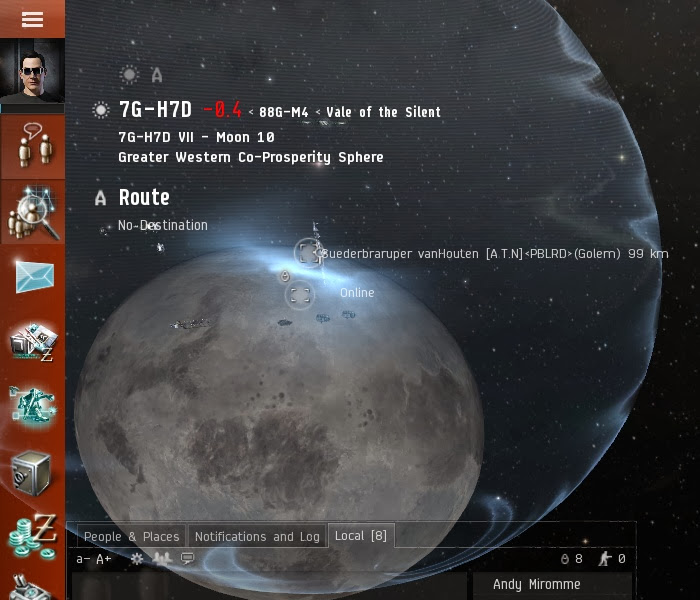Open the inventory safe icon
The image size is (700, 600).
(32, 470)
